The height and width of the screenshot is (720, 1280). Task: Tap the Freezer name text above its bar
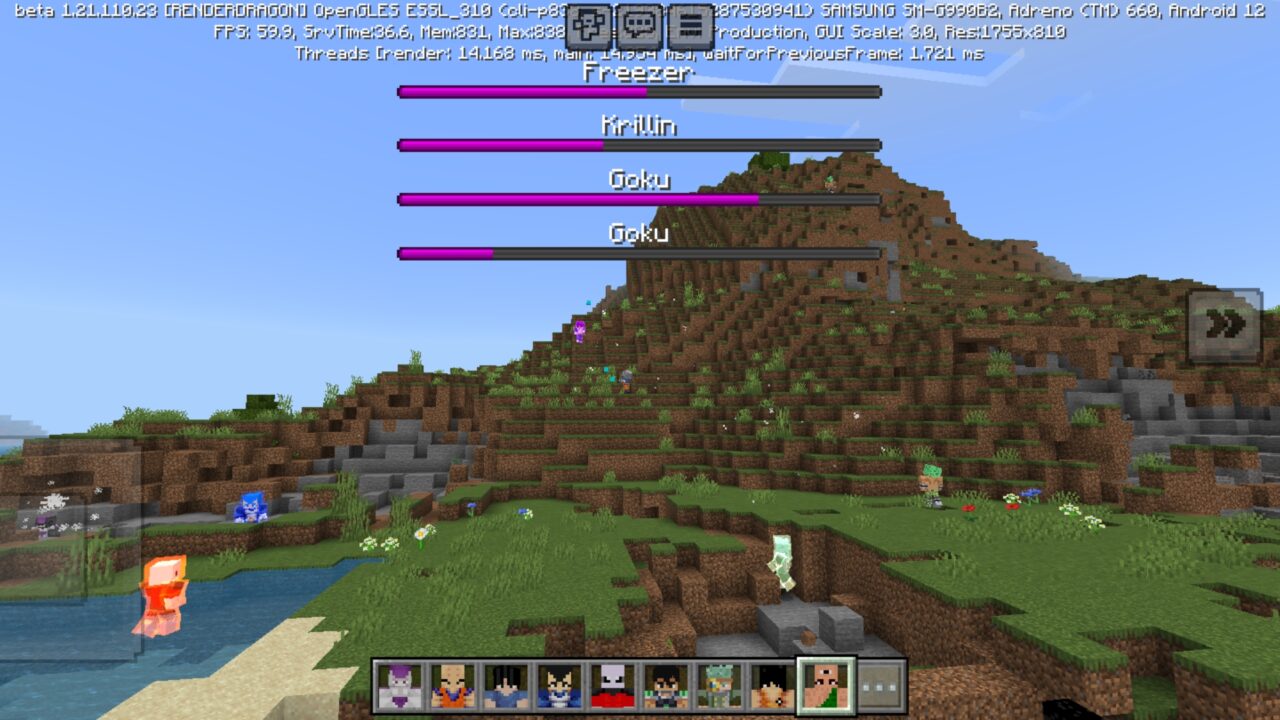638,74
